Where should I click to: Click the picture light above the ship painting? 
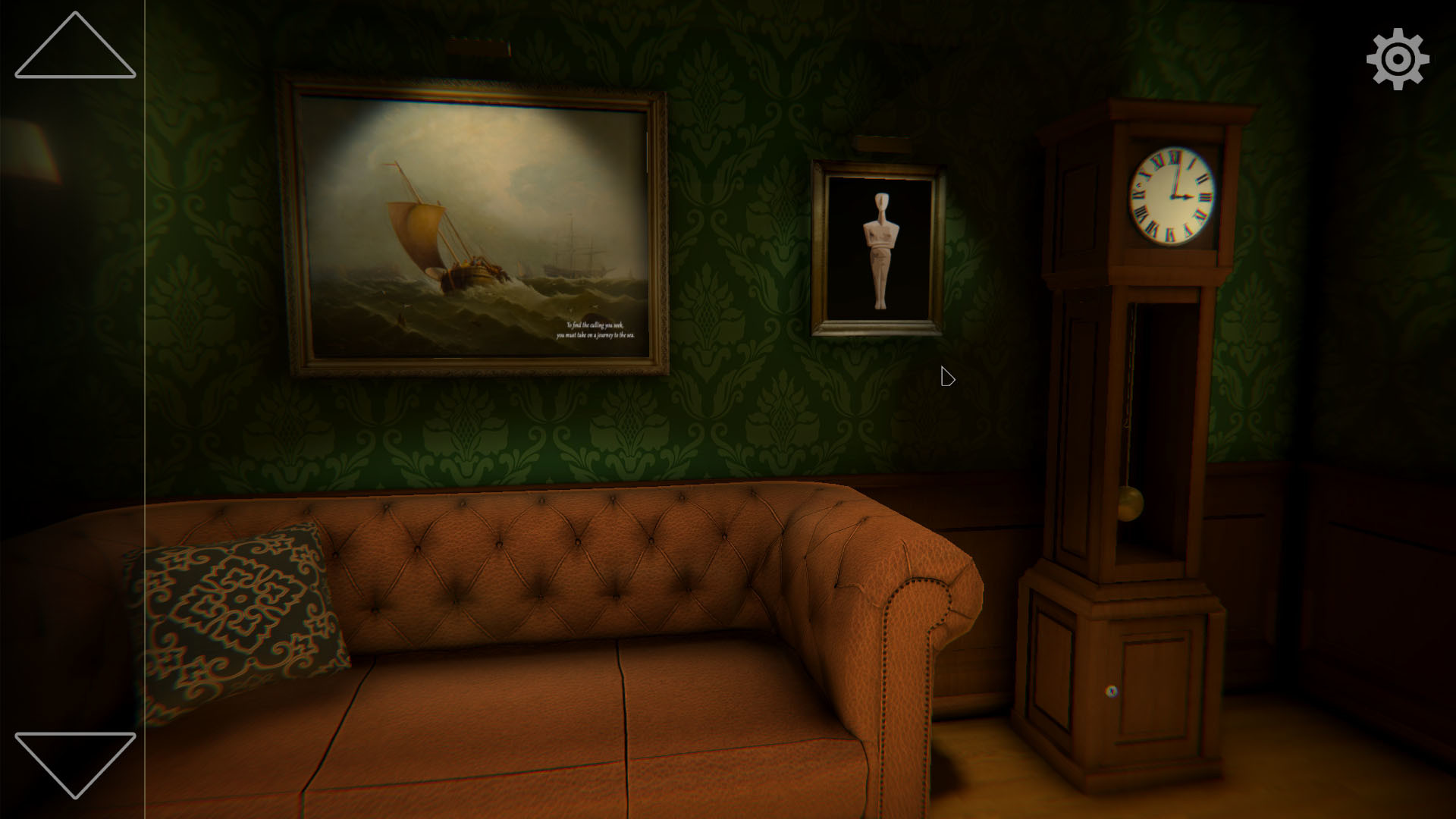click(478, 47)
